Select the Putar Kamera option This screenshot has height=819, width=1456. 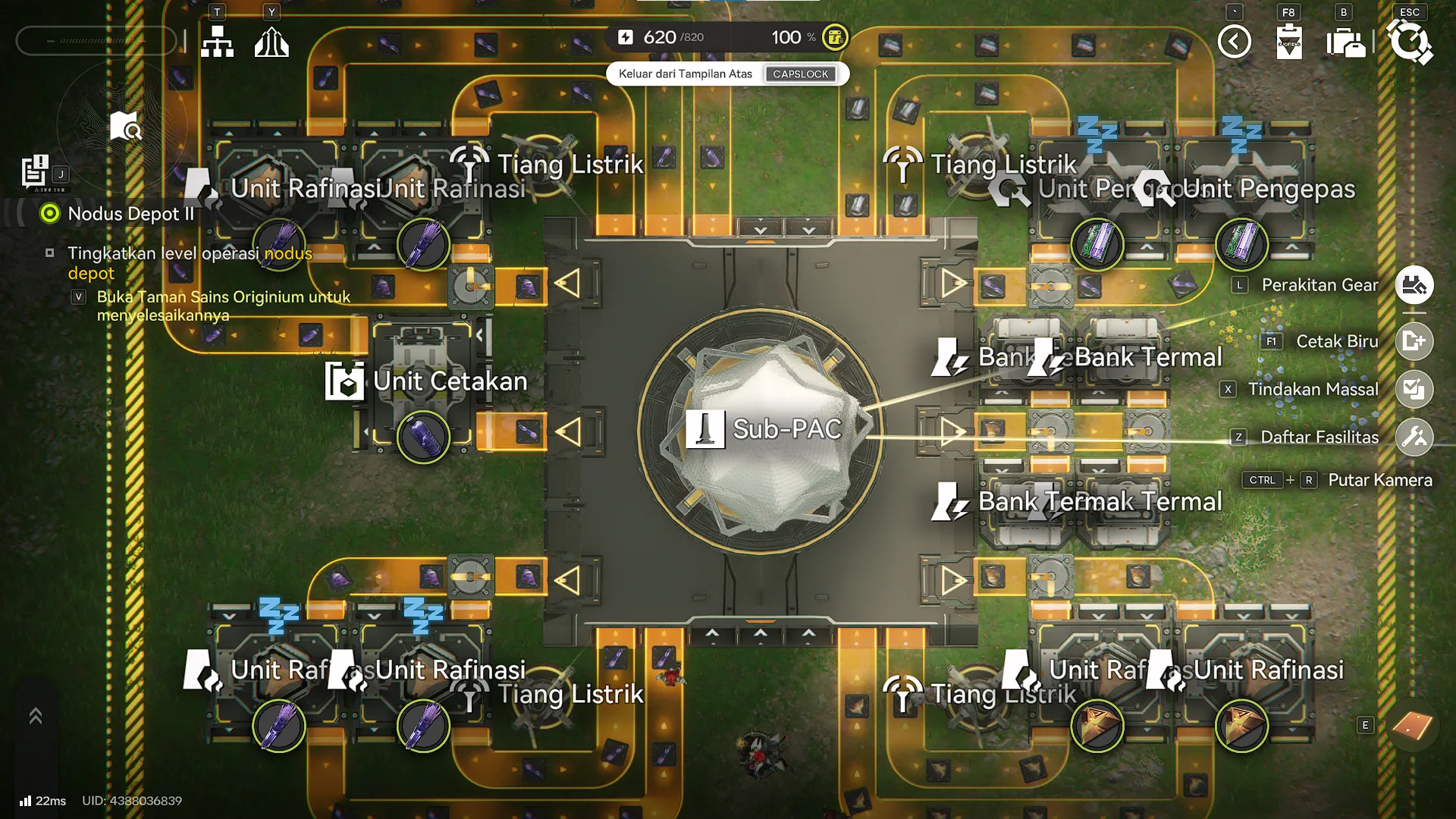point(1379,480)
